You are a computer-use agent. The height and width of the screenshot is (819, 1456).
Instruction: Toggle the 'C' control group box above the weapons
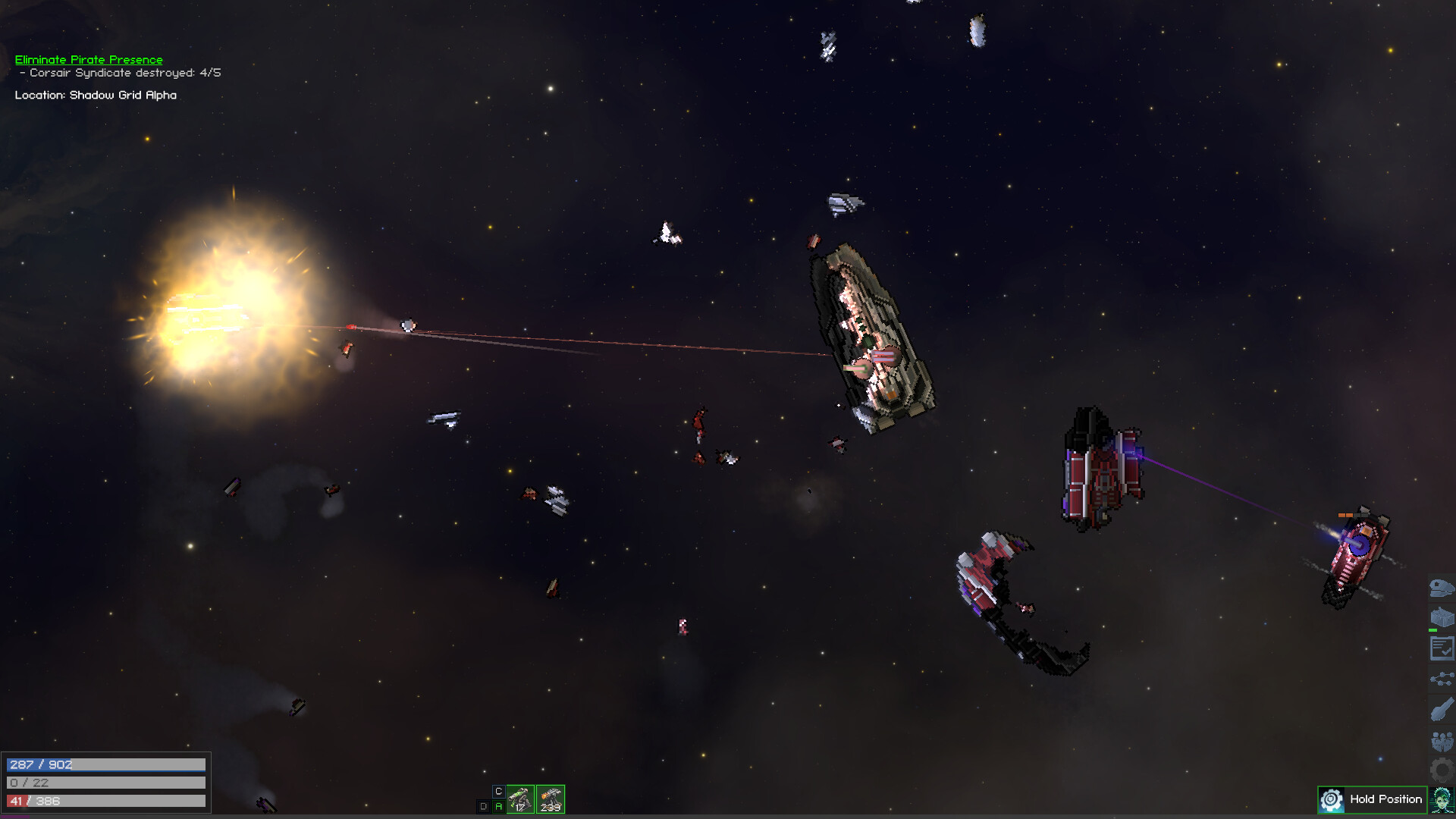pos(499,791)
